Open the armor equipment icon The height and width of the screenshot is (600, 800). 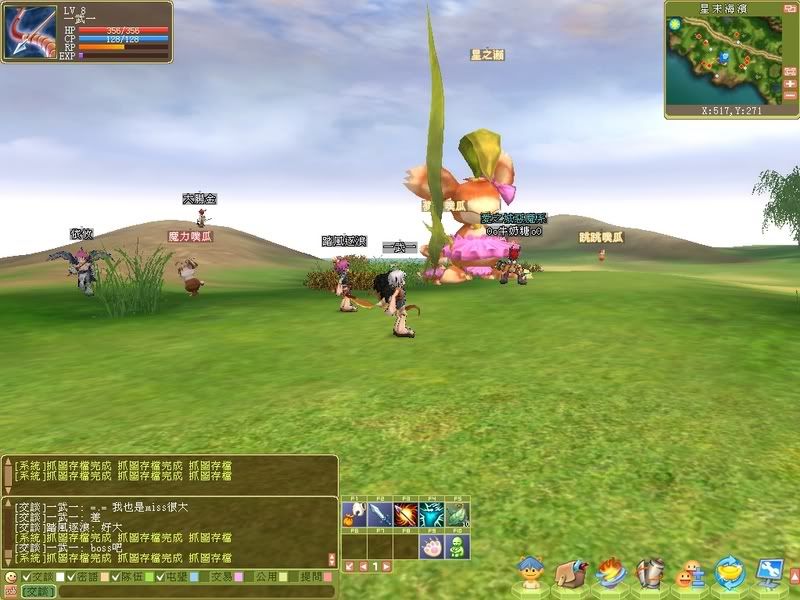650,573
